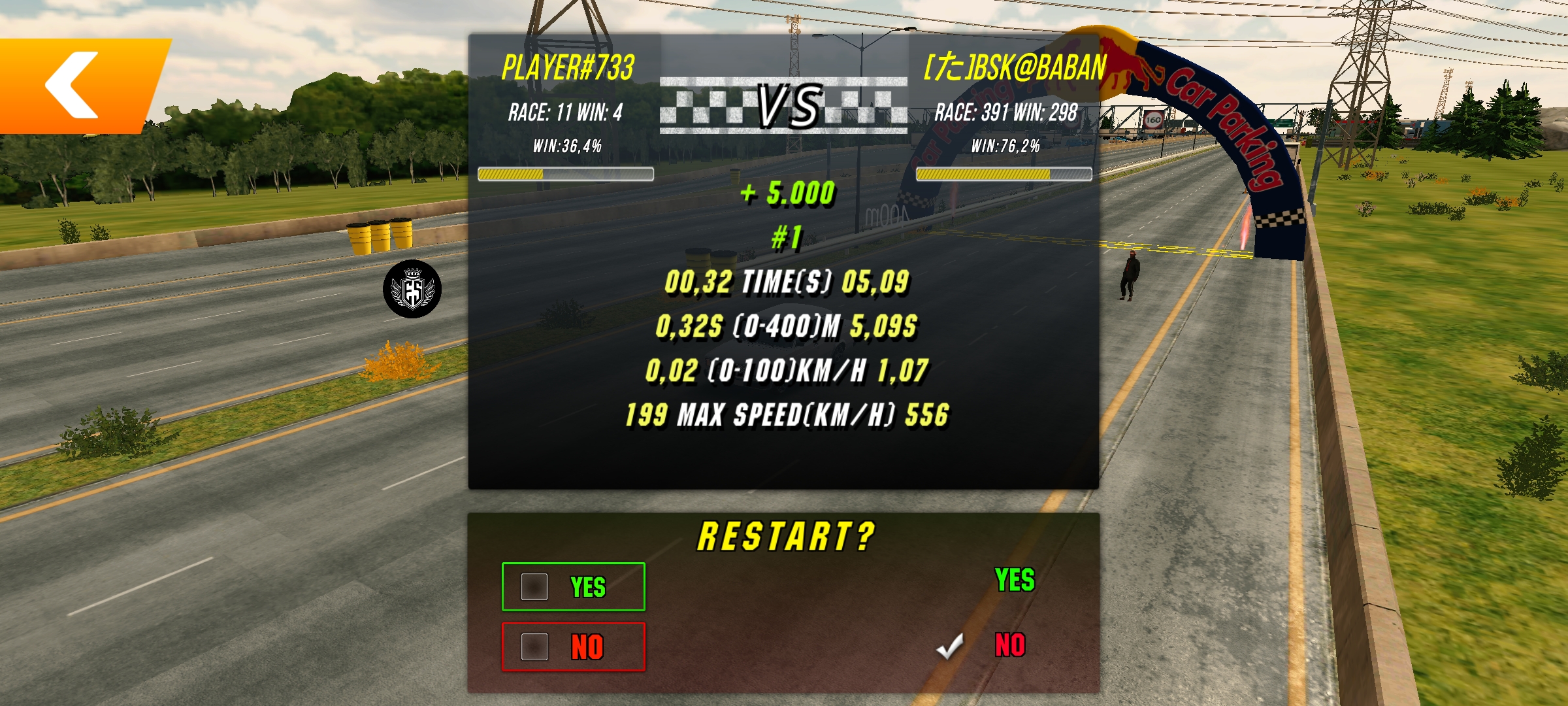Check YES to restart the race
The image size is (1568, 706).
coord(574,586)
